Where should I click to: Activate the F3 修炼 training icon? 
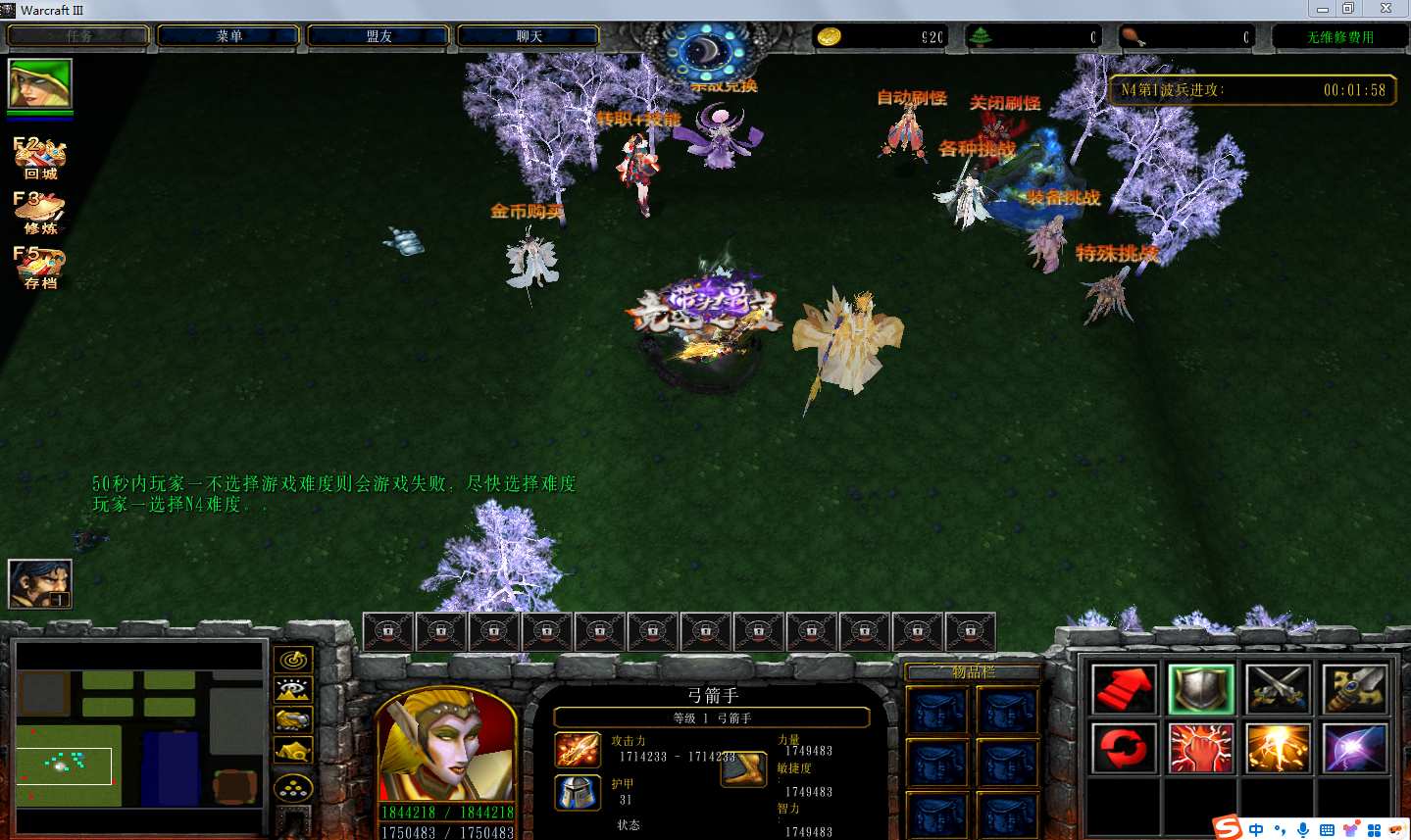[40, 213]
